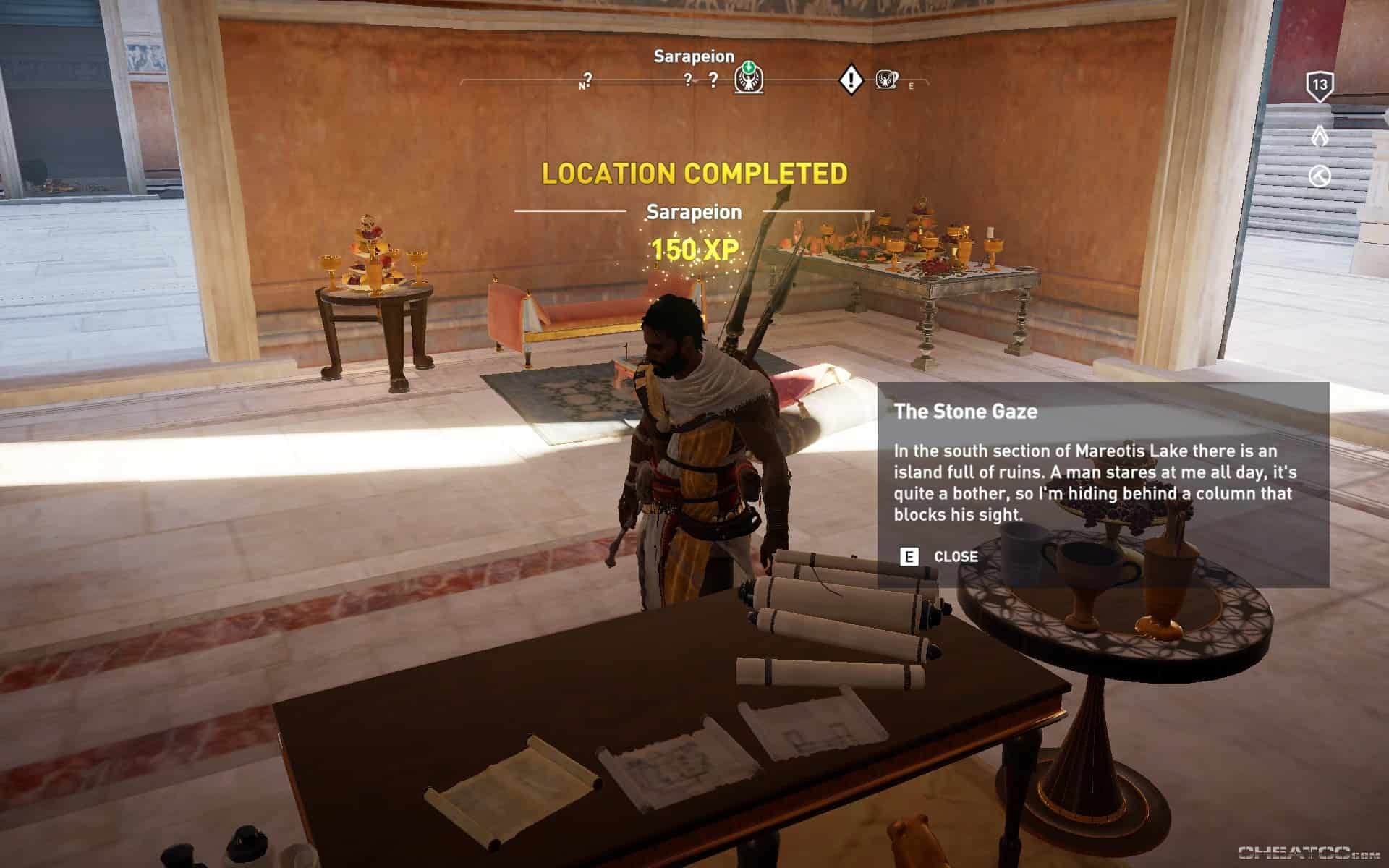Click the circled hammer tool icon below the crest
The image size is (1389, 868).
click(x=1320, y=175)
